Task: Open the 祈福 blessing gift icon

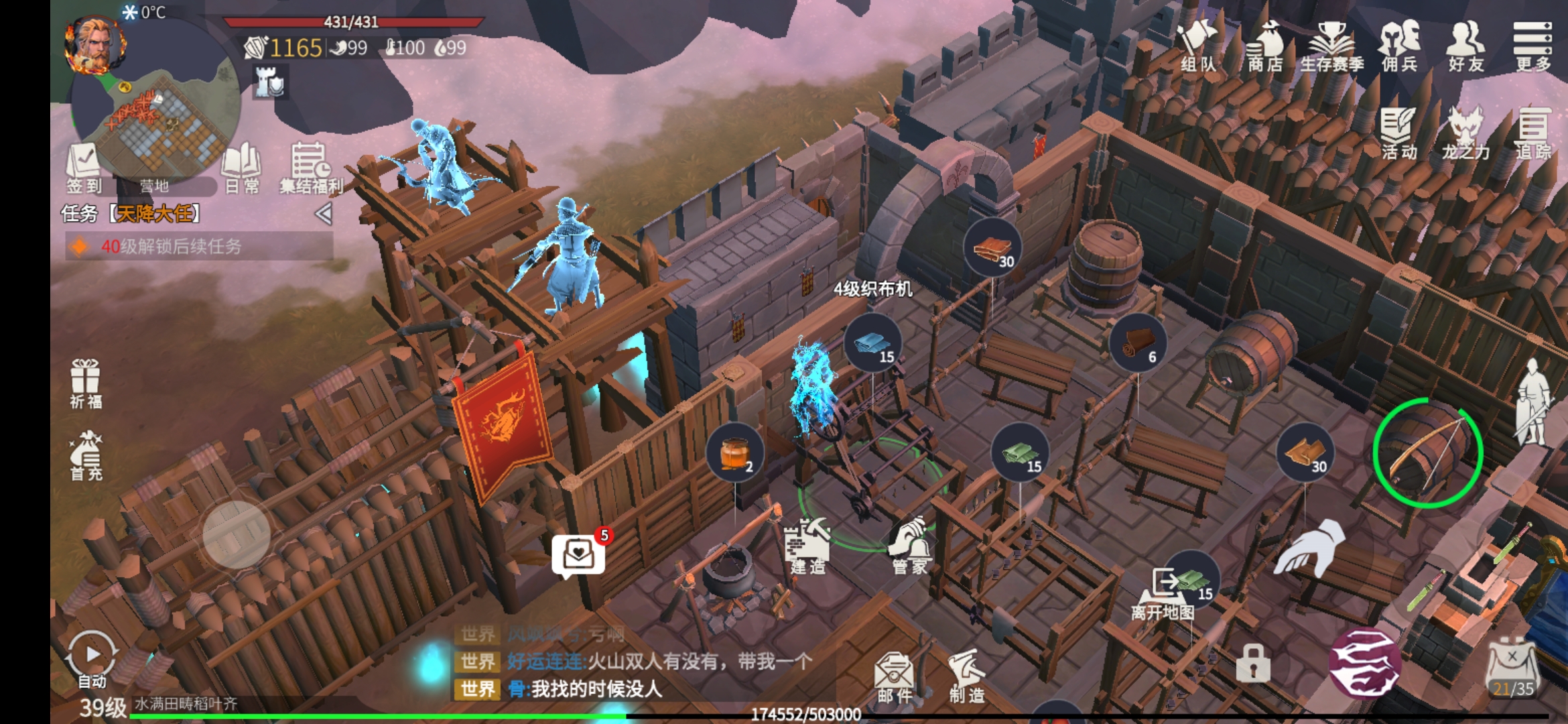Action: pos(86,383)
